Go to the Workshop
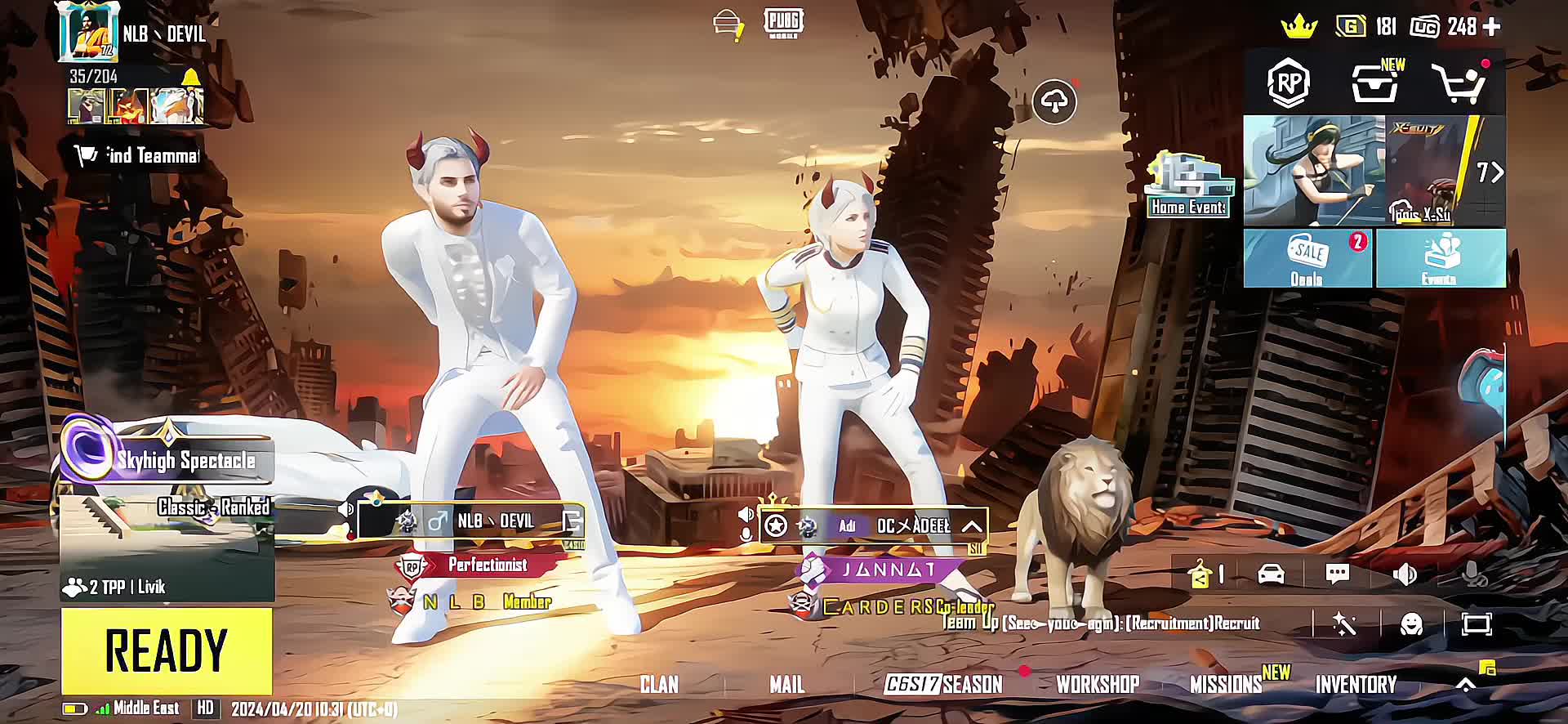 tap(1097, 684)
